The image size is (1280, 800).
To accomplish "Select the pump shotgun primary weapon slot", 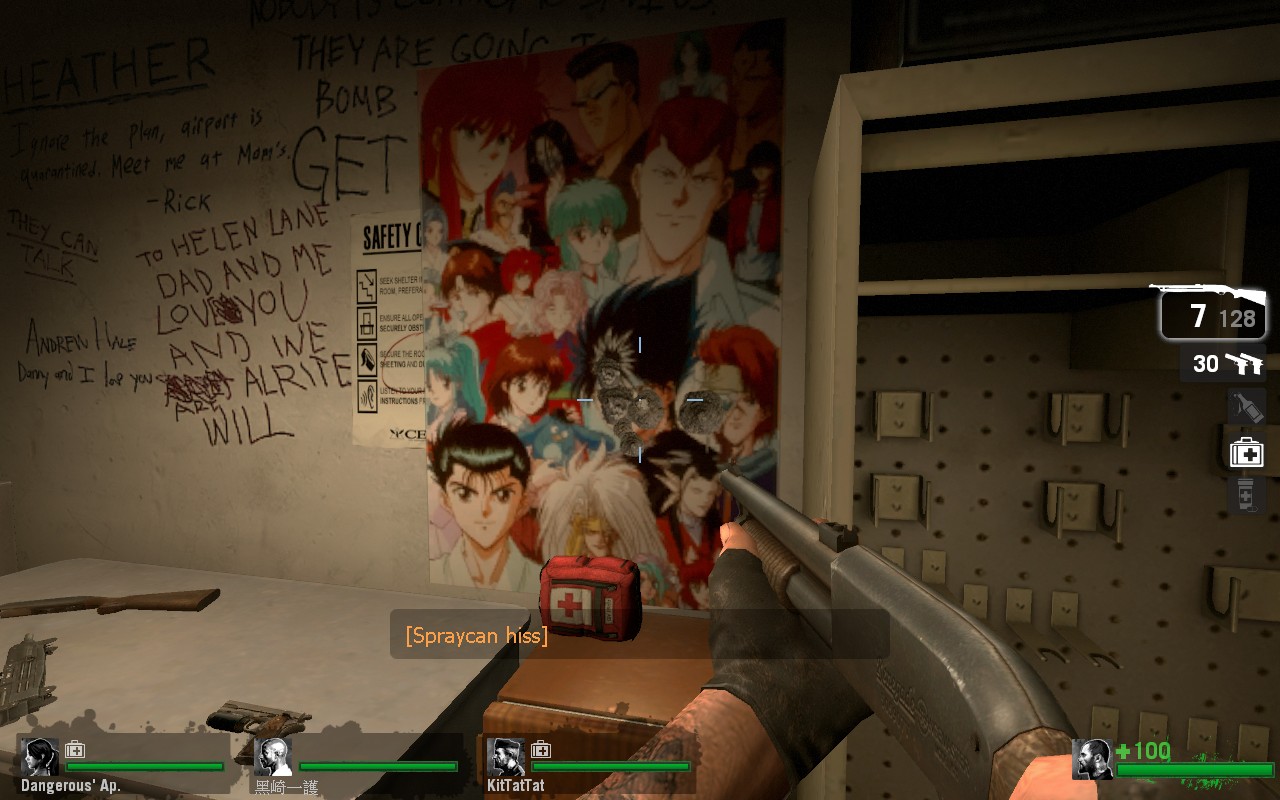I will tap(1213, 311).
